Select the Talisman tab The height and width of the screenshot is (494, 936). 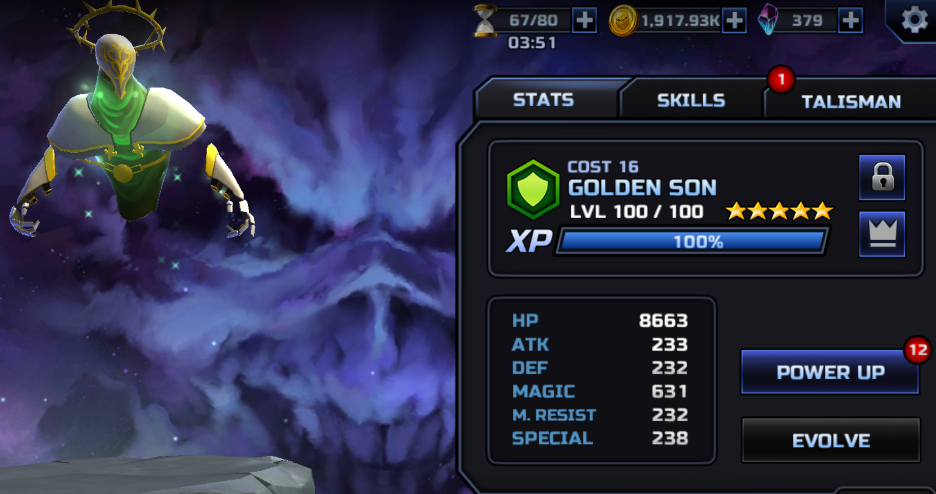850,101
